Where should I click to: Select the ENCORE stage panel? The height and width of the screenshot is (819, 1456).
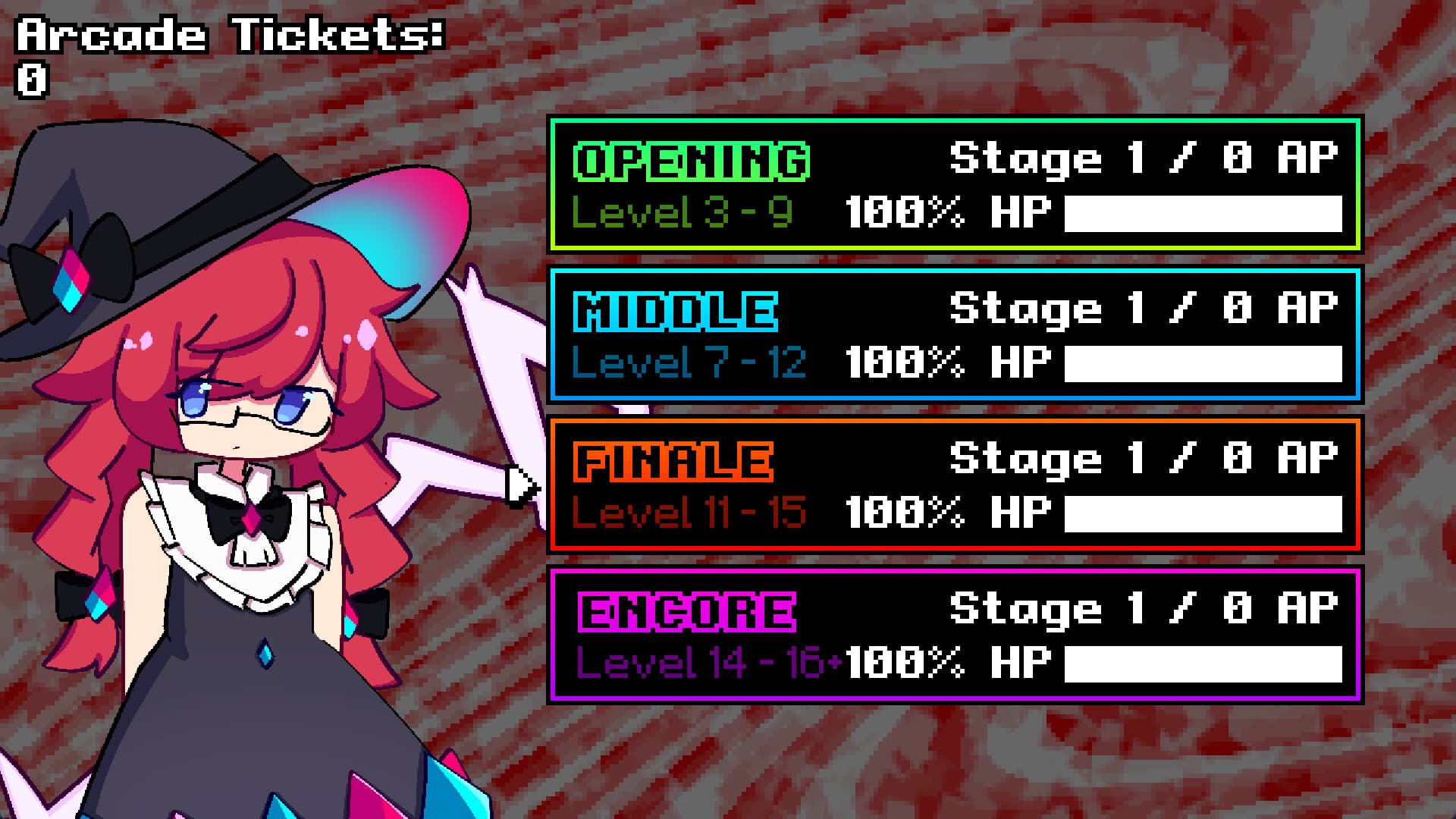(955, 635)
